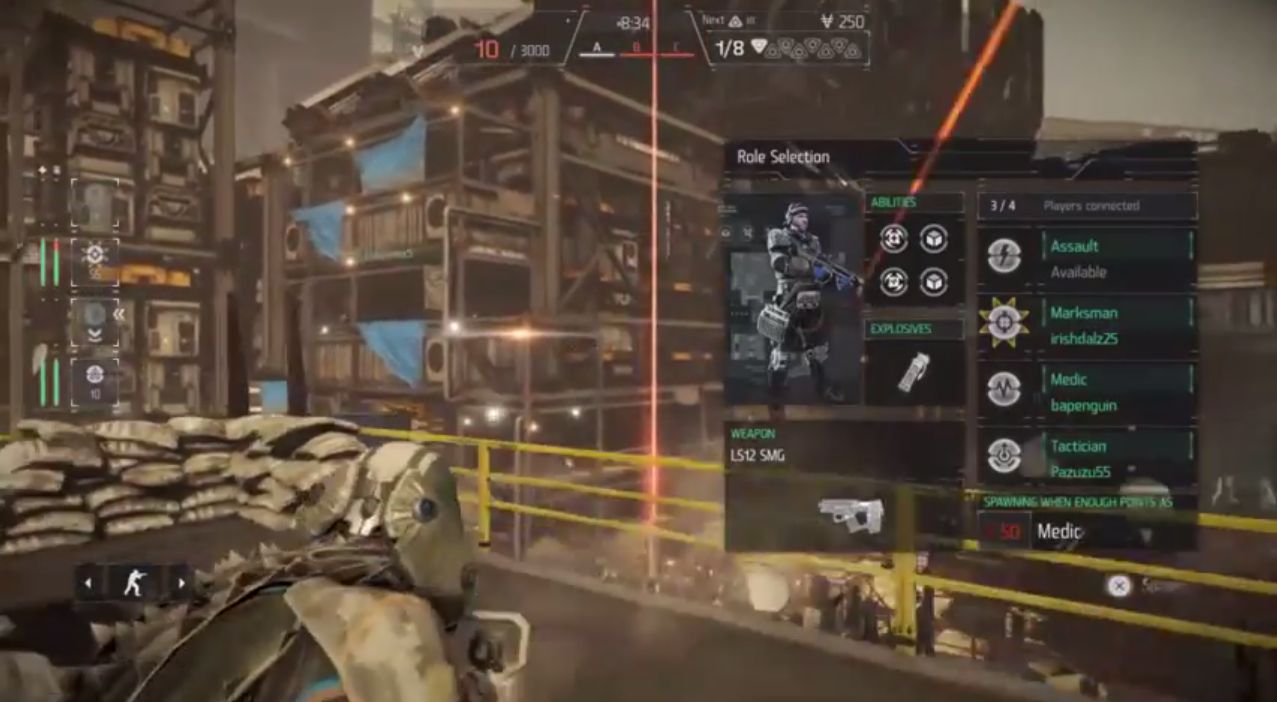Click the Role Selection panel header

[x=783, y=157]
